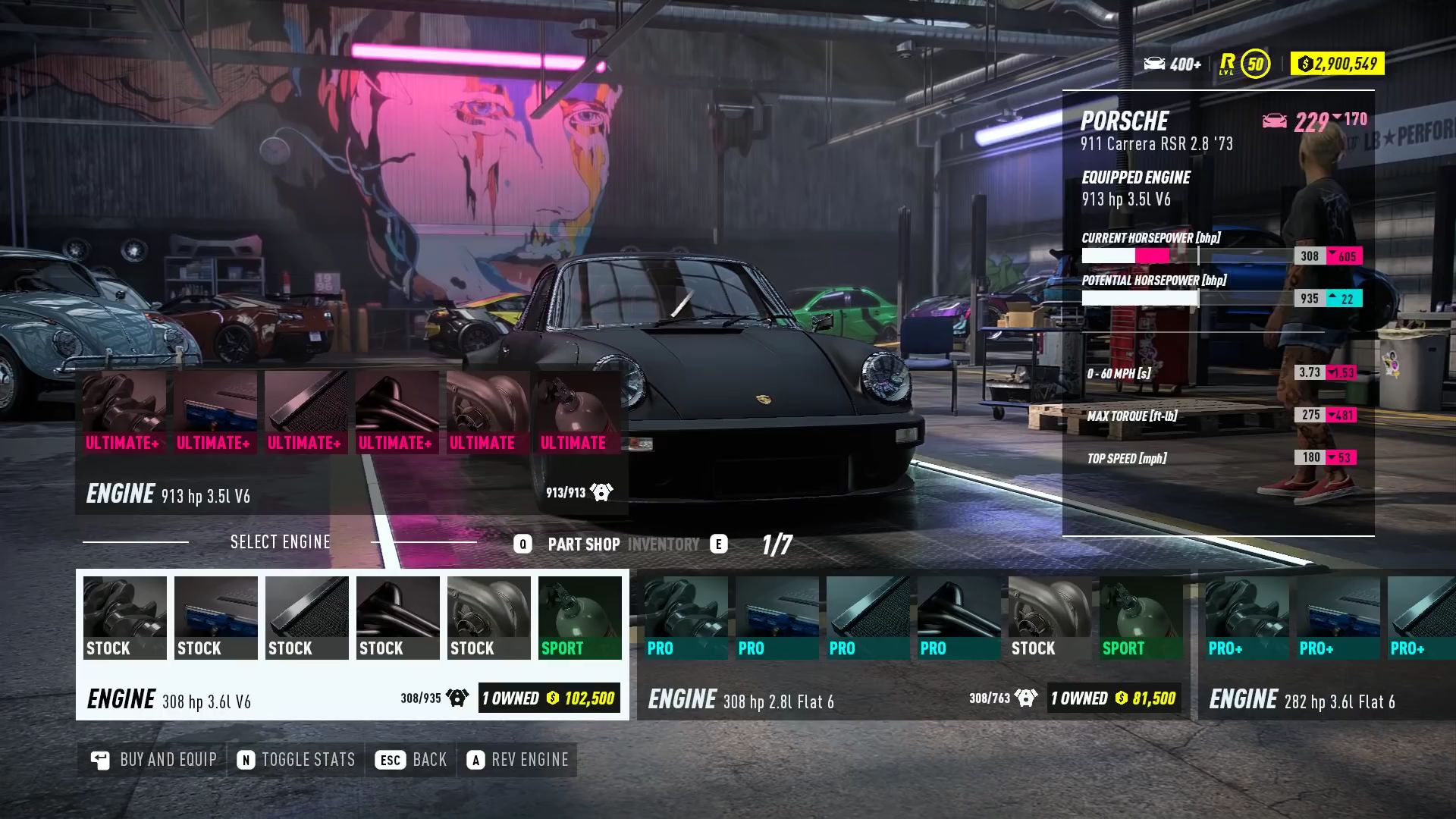Image resolution: width=1456 pixels, height=819 pixels.
Task: Select the Sport nitrous part thumbnail on first engine
Action: [x=580, y=617]
